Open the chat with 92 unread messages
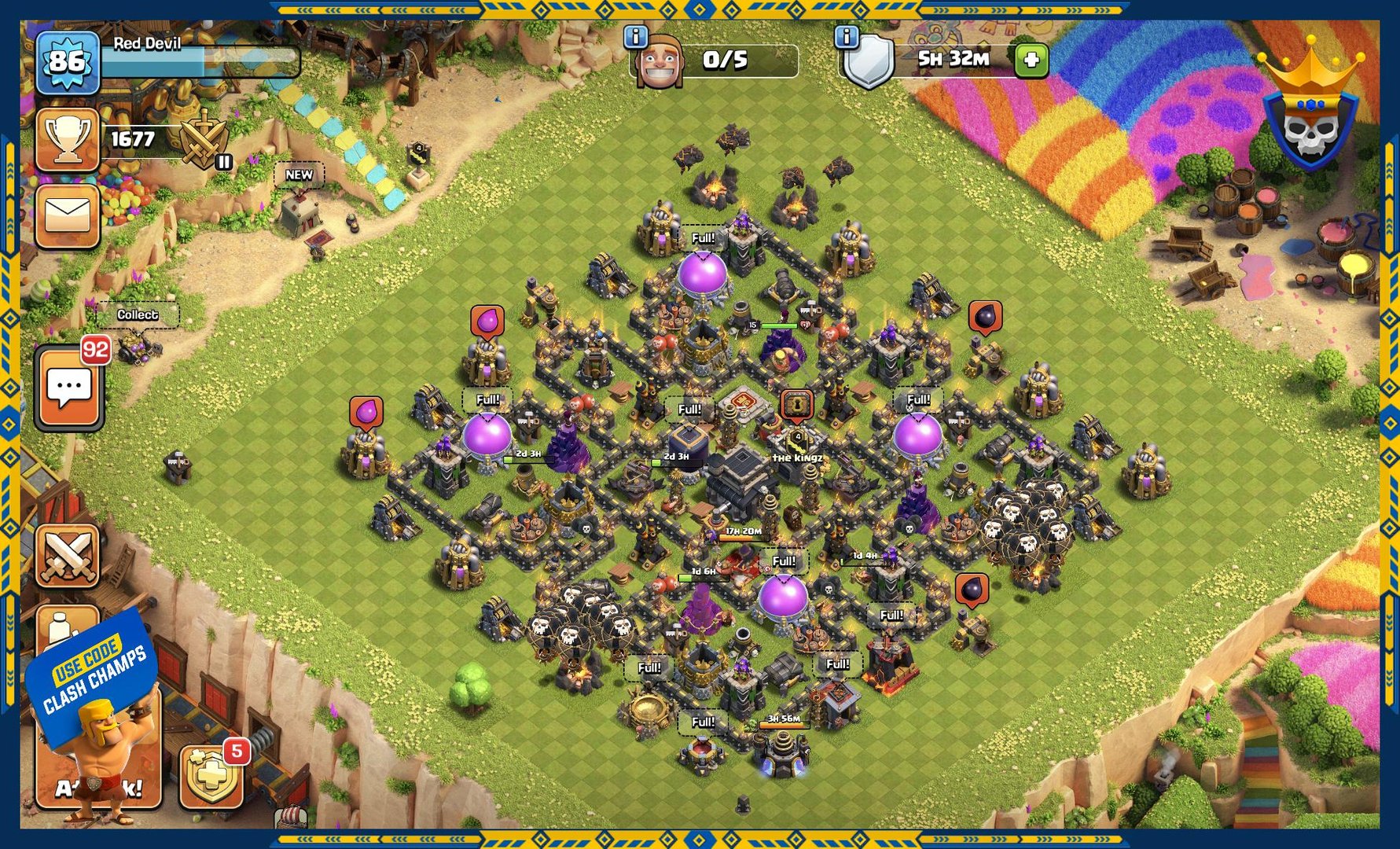The width and height of the screenshot is (1400, 849). 69,388
